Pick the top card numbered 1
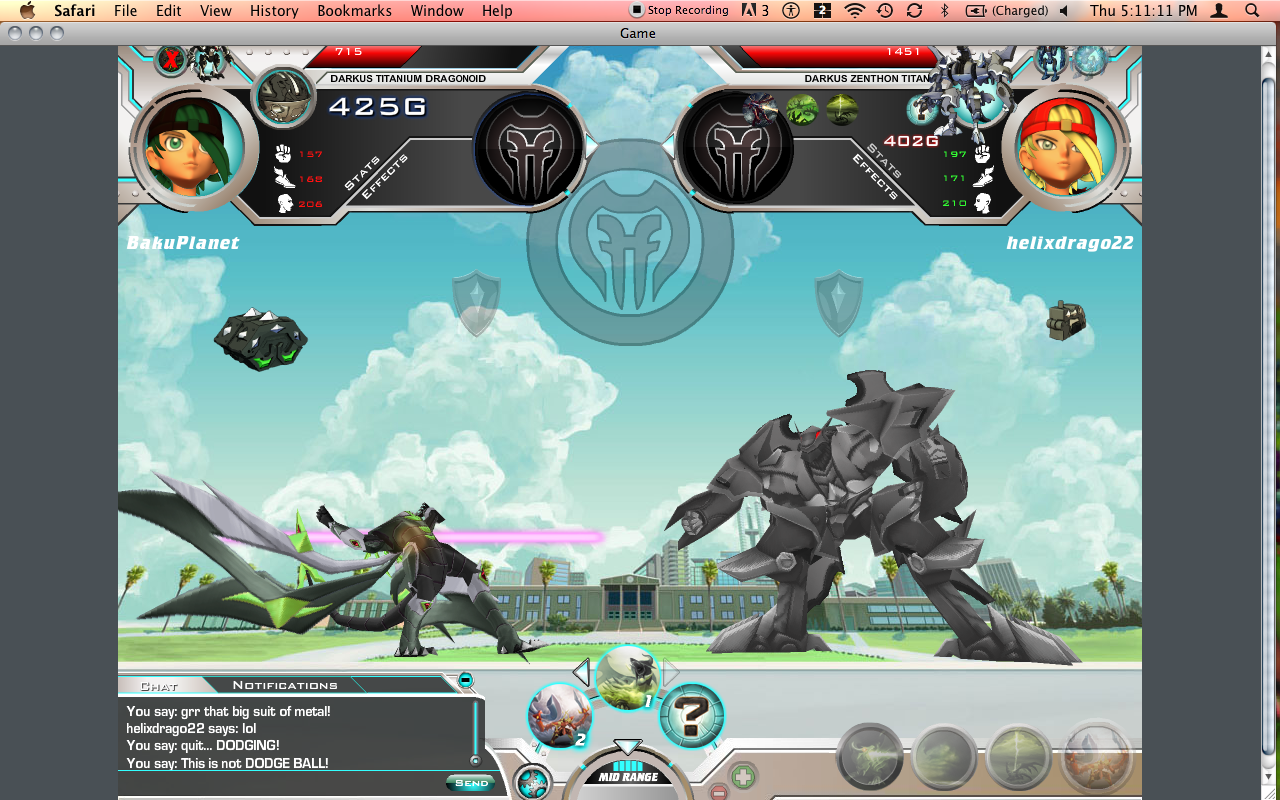Image resolution: width=1280 pixels, height=800 pixels. 627,677
